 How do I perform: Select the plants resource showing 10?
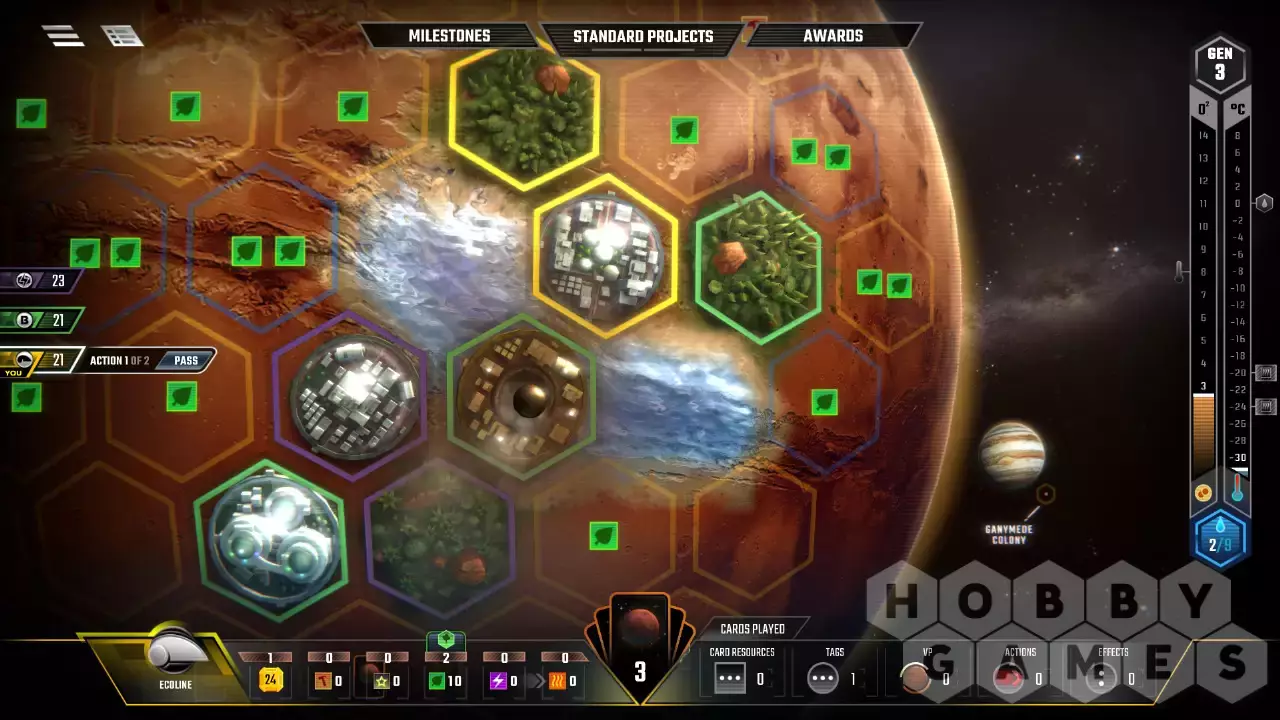437,681
